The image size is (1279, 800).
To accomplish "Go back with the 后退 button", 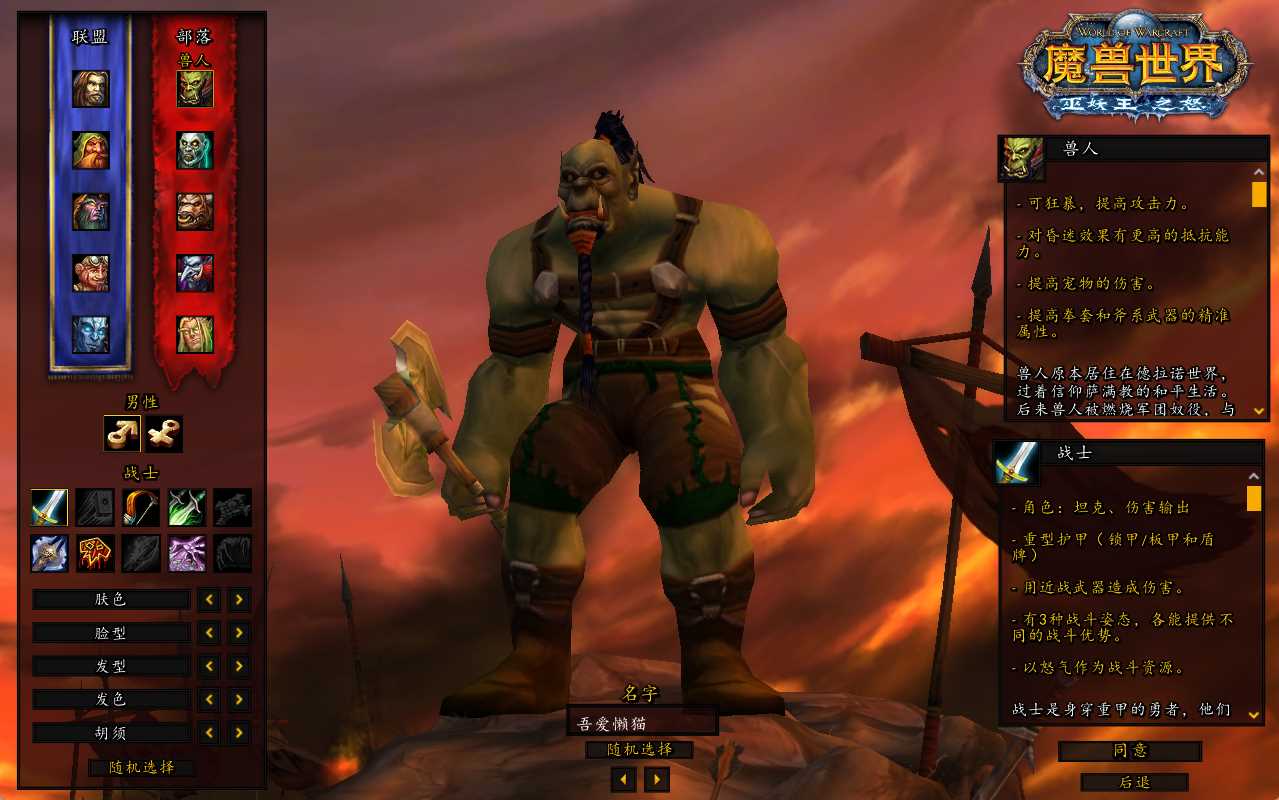I will [1134, 782].
